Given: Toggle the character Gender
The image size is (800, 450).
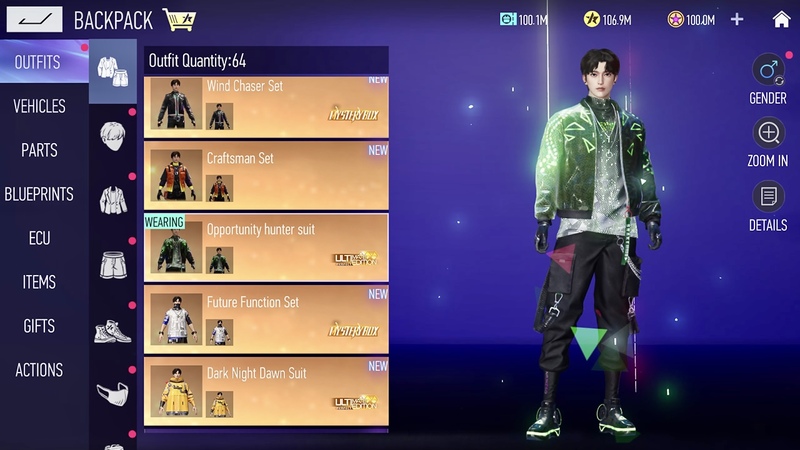Looking at the screenshot, I should [x=768, y=71].
